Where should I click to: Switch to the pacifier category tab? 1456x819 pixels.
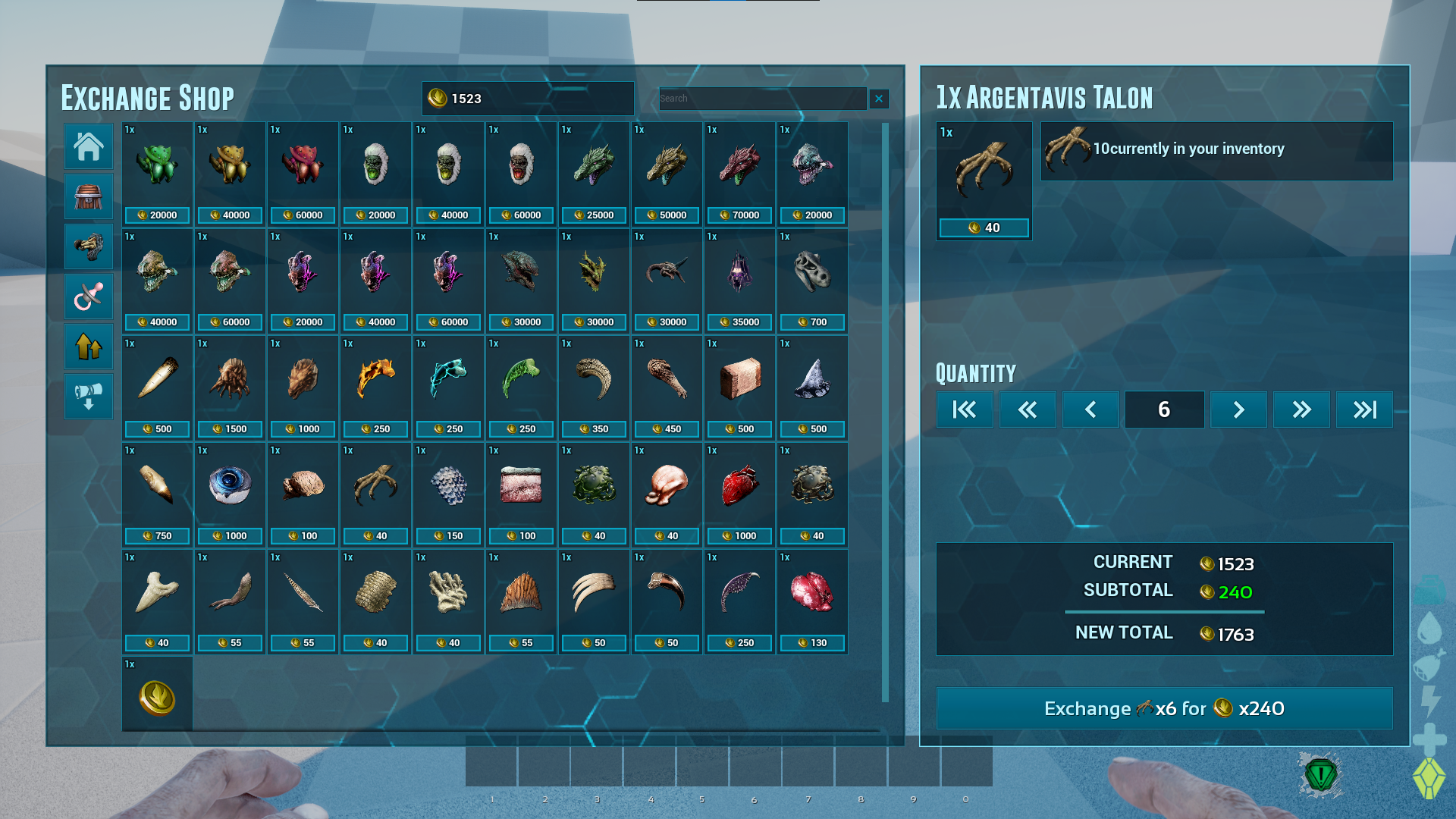[89, 297]
